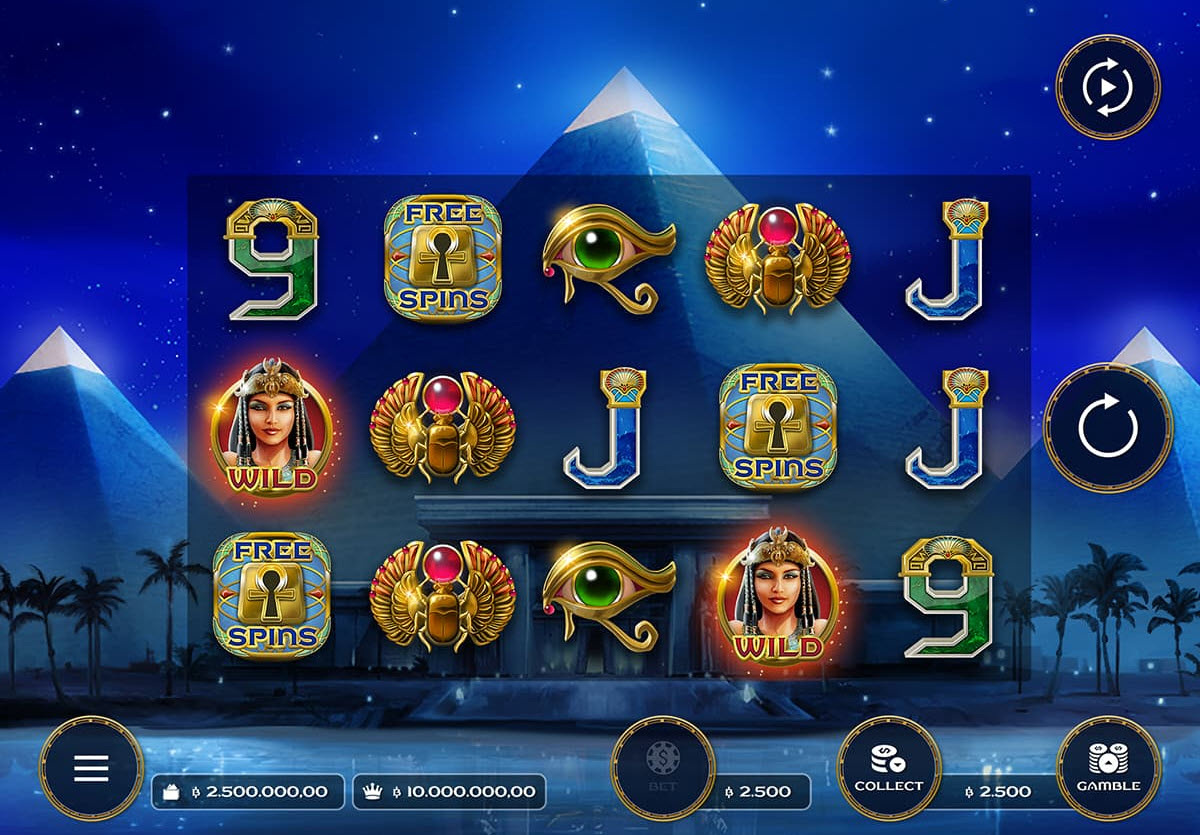
Task: Collect the winnings
Action: pos(888,768)
